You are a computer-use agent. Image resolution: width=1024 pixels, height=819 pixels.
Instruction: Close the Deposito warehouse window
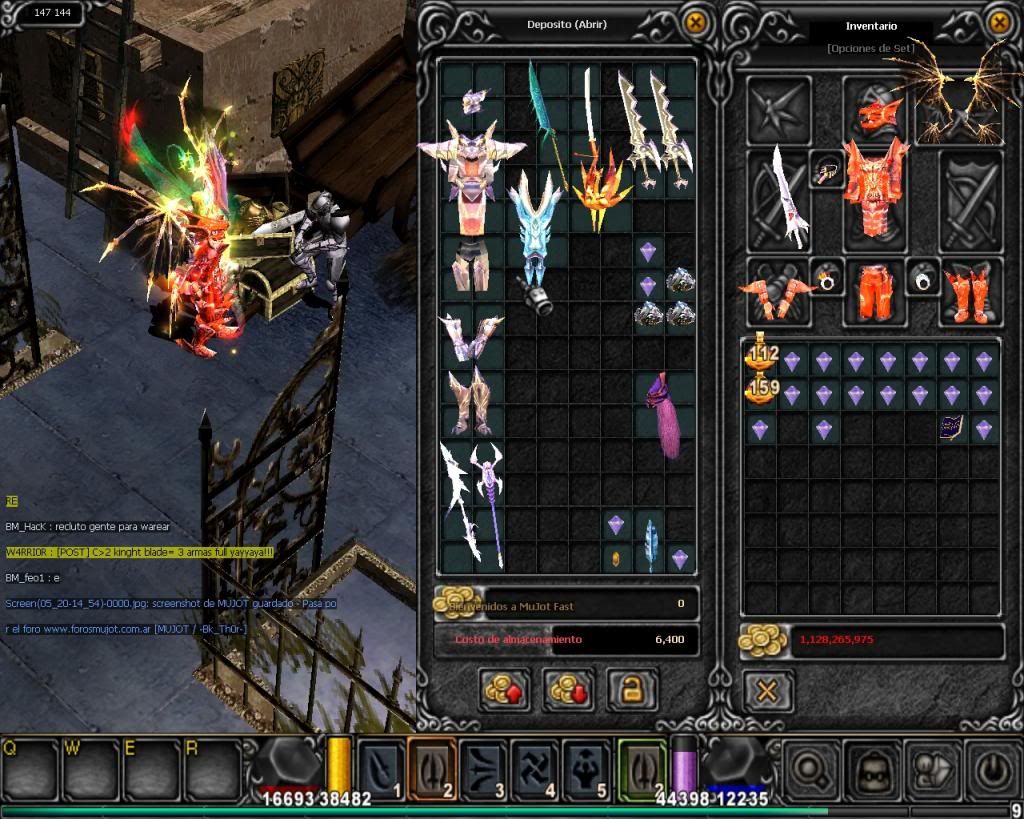point(695,22)
